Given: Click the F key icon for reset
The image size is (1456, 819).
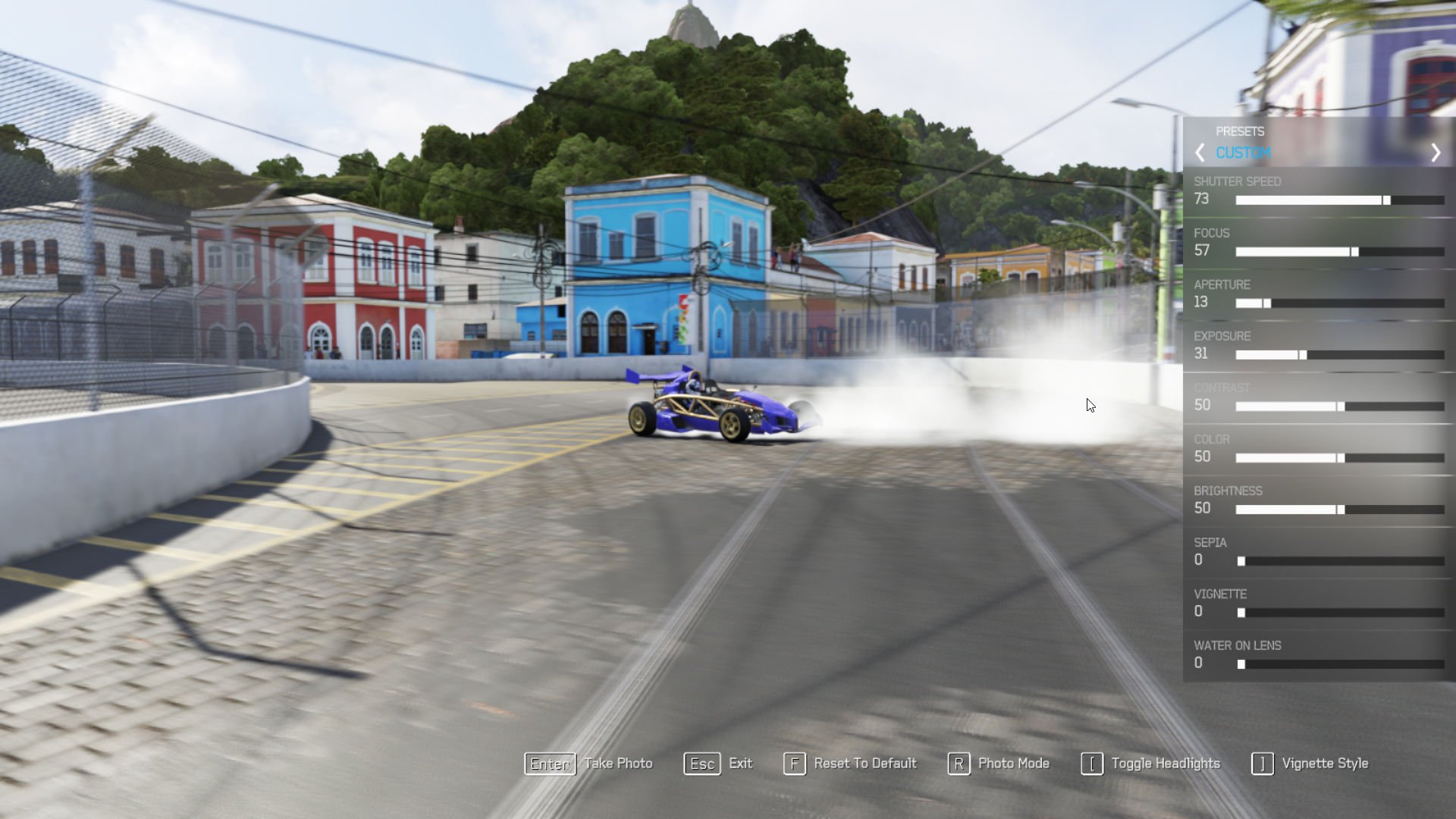Looking at the screenshot, I should pos(794,764).
